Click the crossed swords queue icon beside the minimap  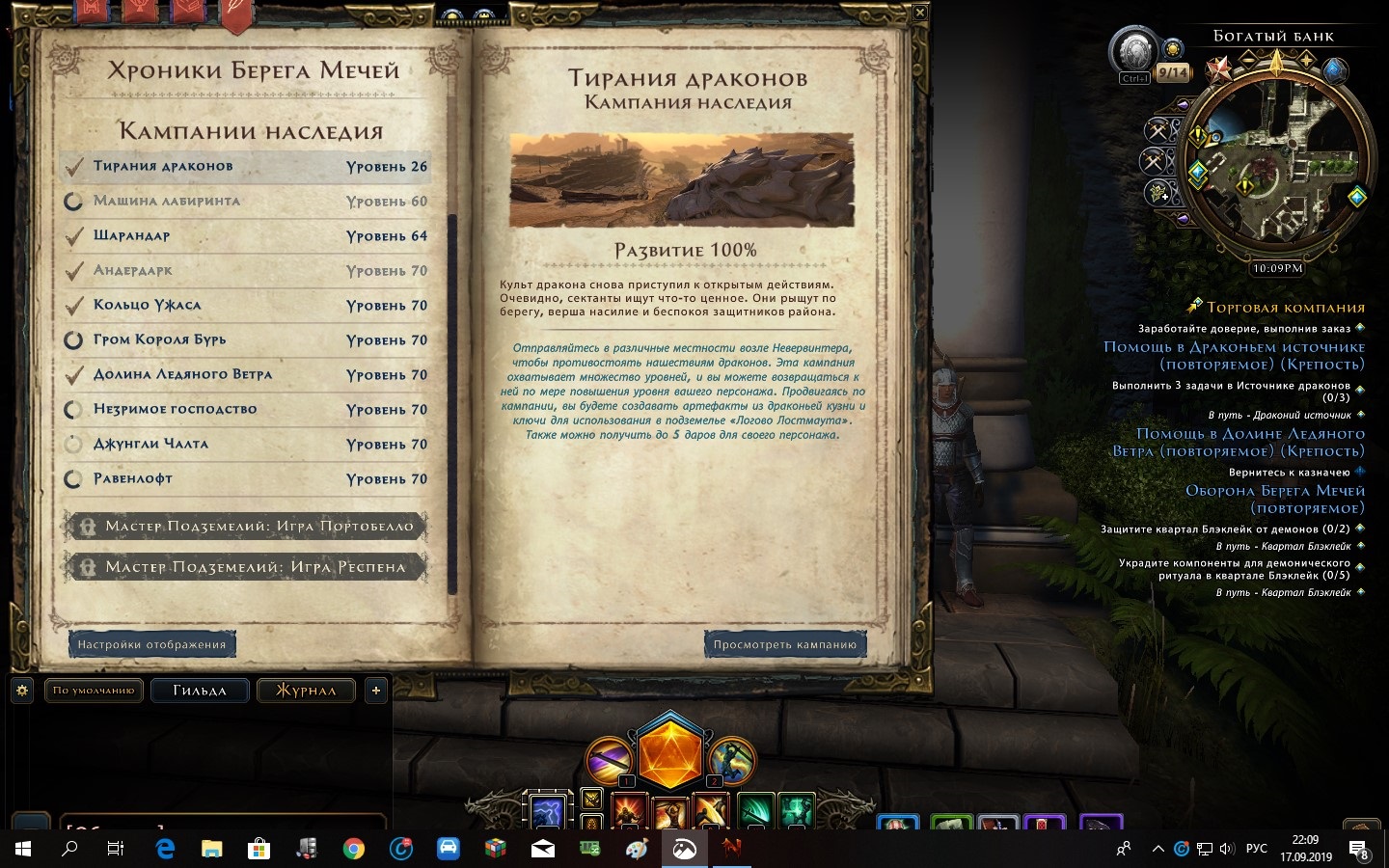[x=1156, y=128]
